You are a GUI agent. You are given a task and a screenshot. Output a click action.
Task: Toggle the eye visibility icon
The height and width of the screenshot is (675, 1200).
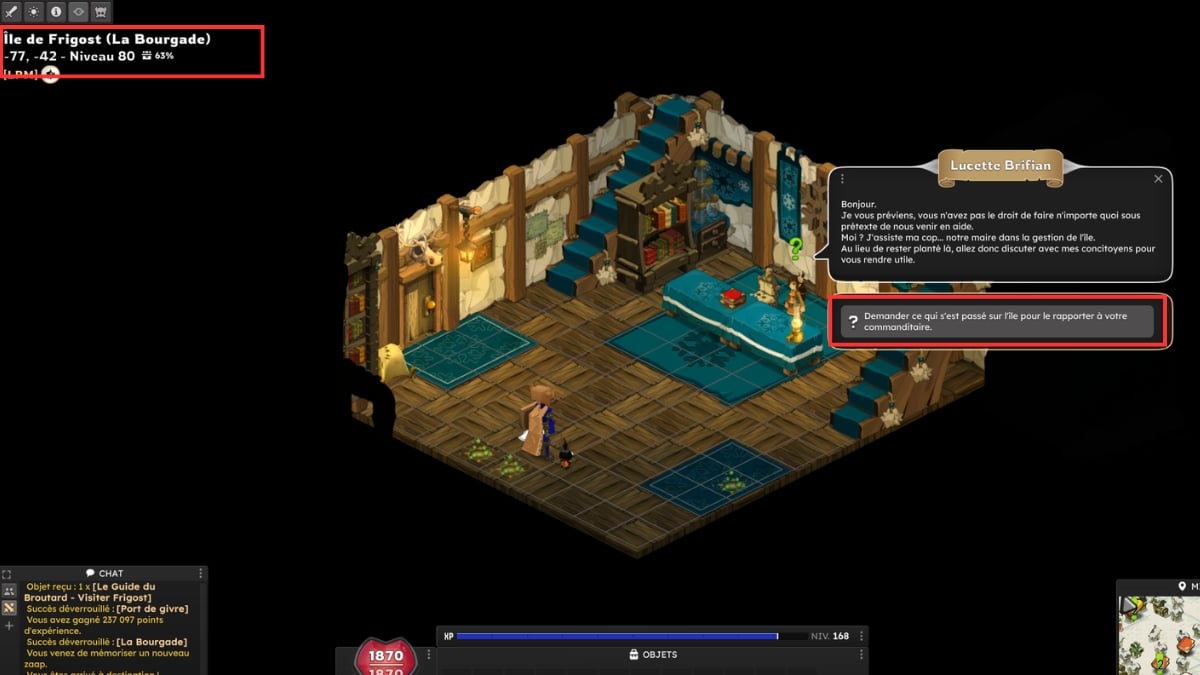click(x=78, y=12)
